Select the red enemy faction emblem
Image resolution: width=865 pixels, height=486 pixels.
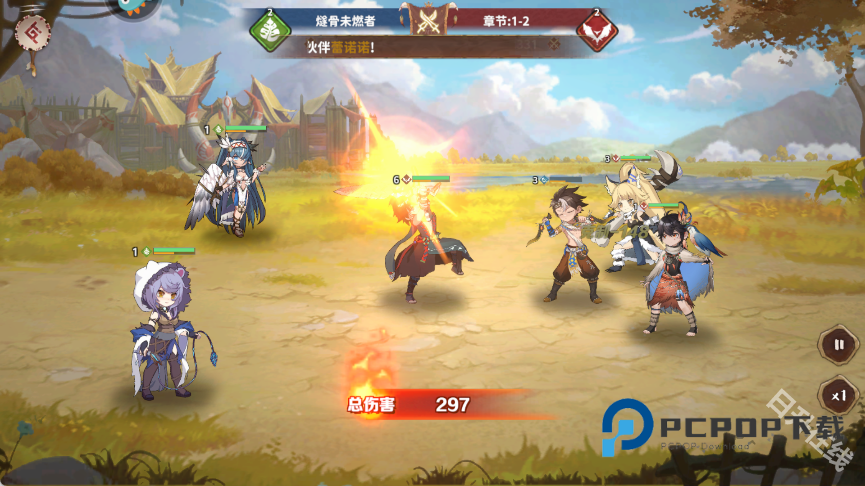pos(597,31)
